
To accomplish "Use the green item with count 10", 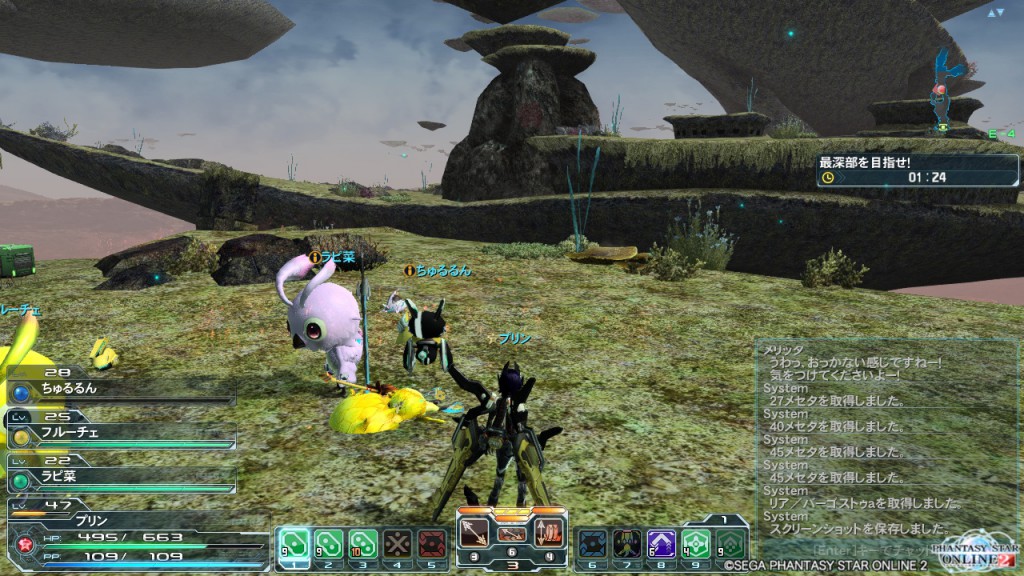I will [x=362, y=543].
